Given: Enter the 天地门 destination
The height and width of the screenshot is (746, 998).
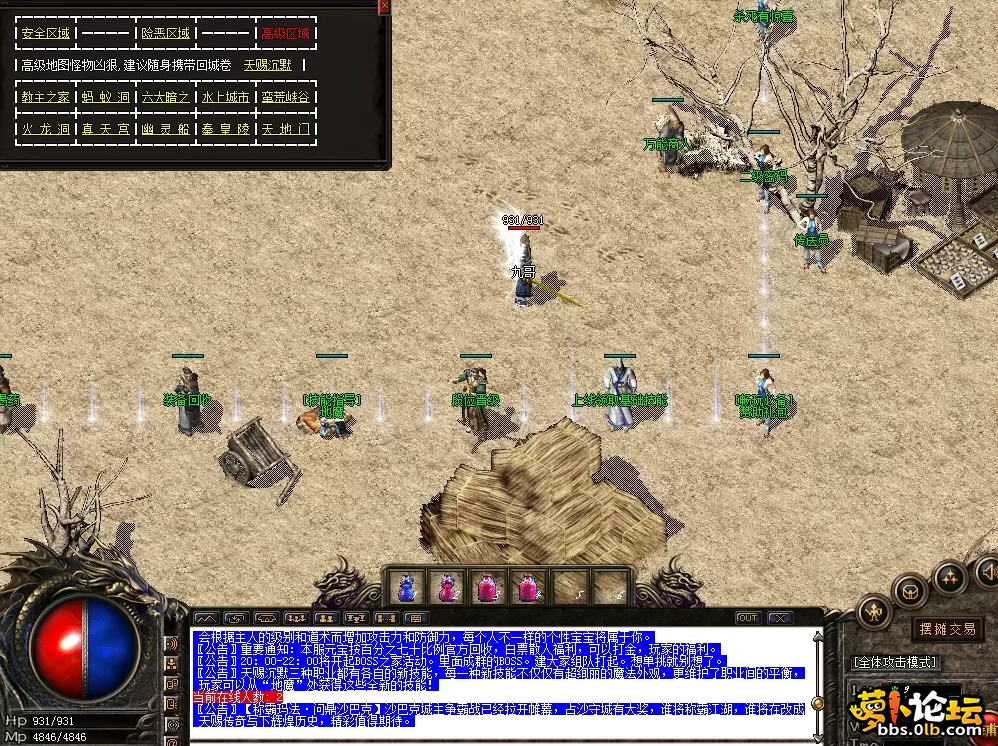Looking at the screenshot, I should [x=285, y=129].
